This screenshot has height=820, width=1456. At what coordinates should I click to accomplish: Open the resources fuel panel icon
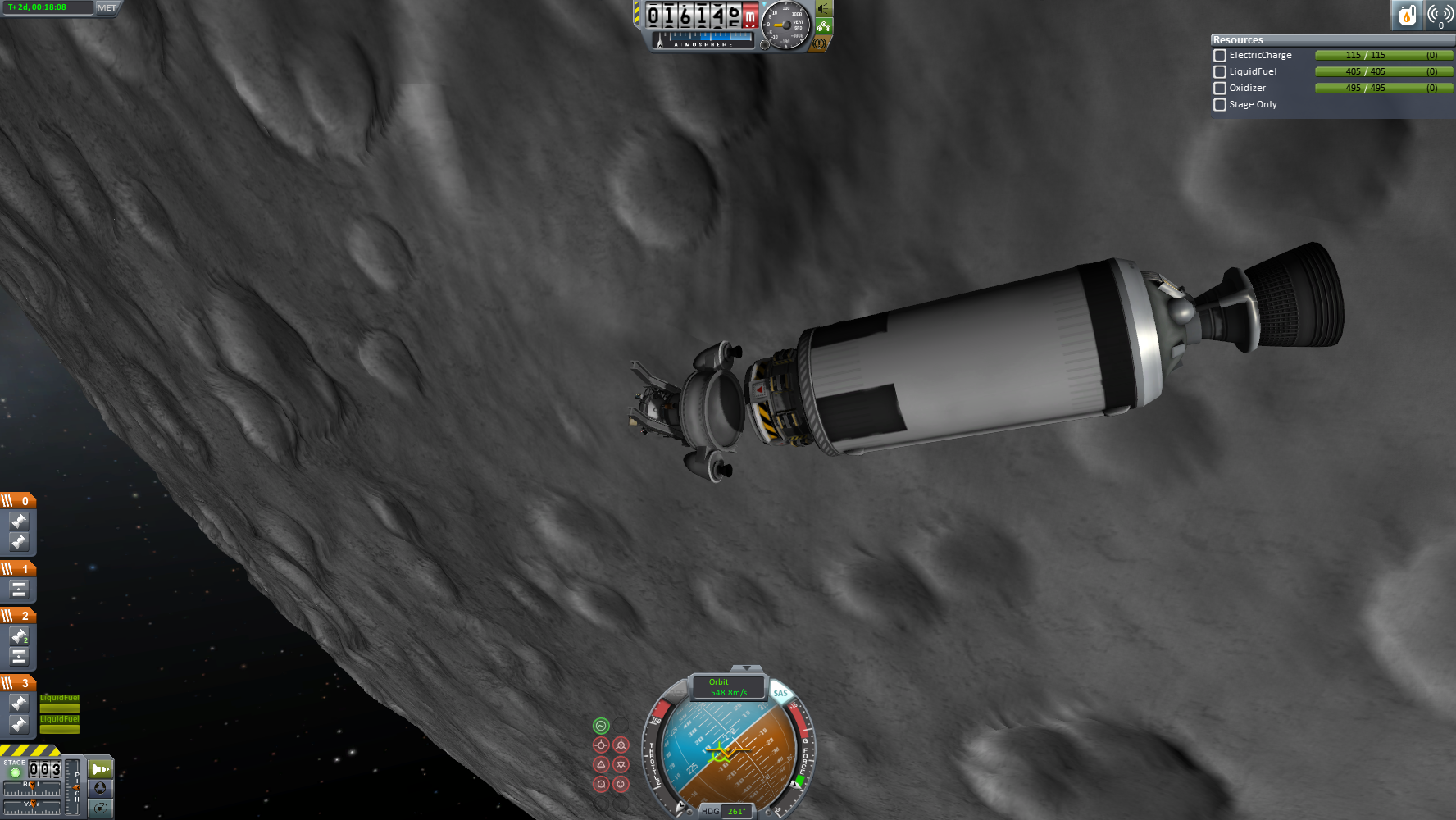(1407, 15)
